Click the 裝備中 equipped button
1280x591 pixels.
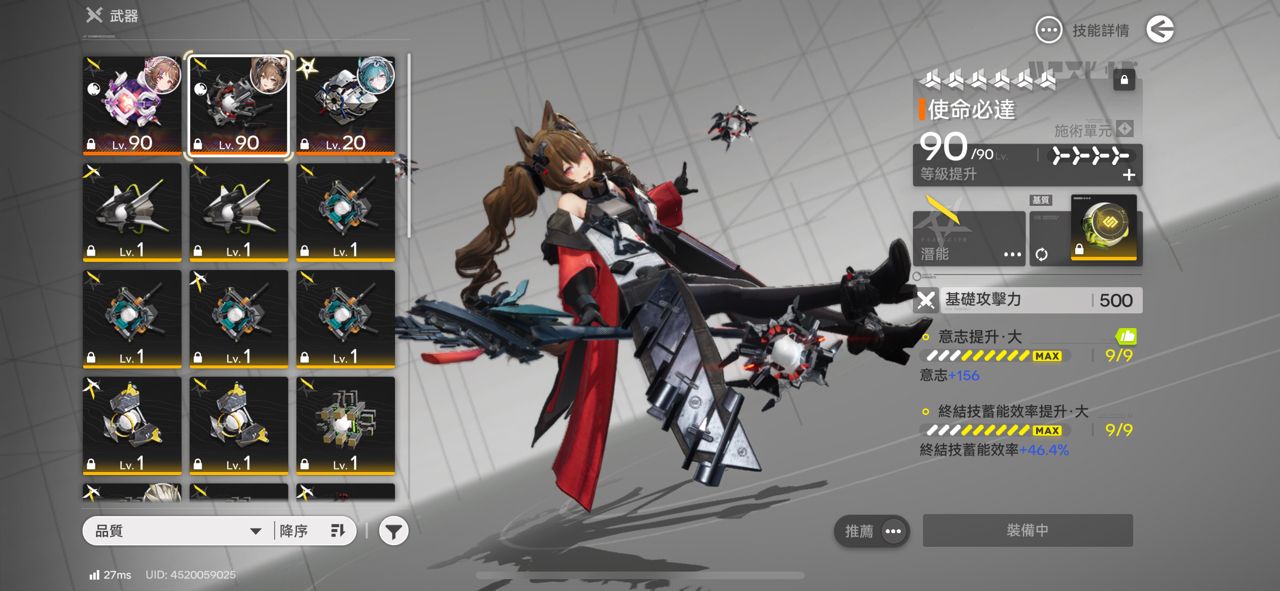[1027, 531]
